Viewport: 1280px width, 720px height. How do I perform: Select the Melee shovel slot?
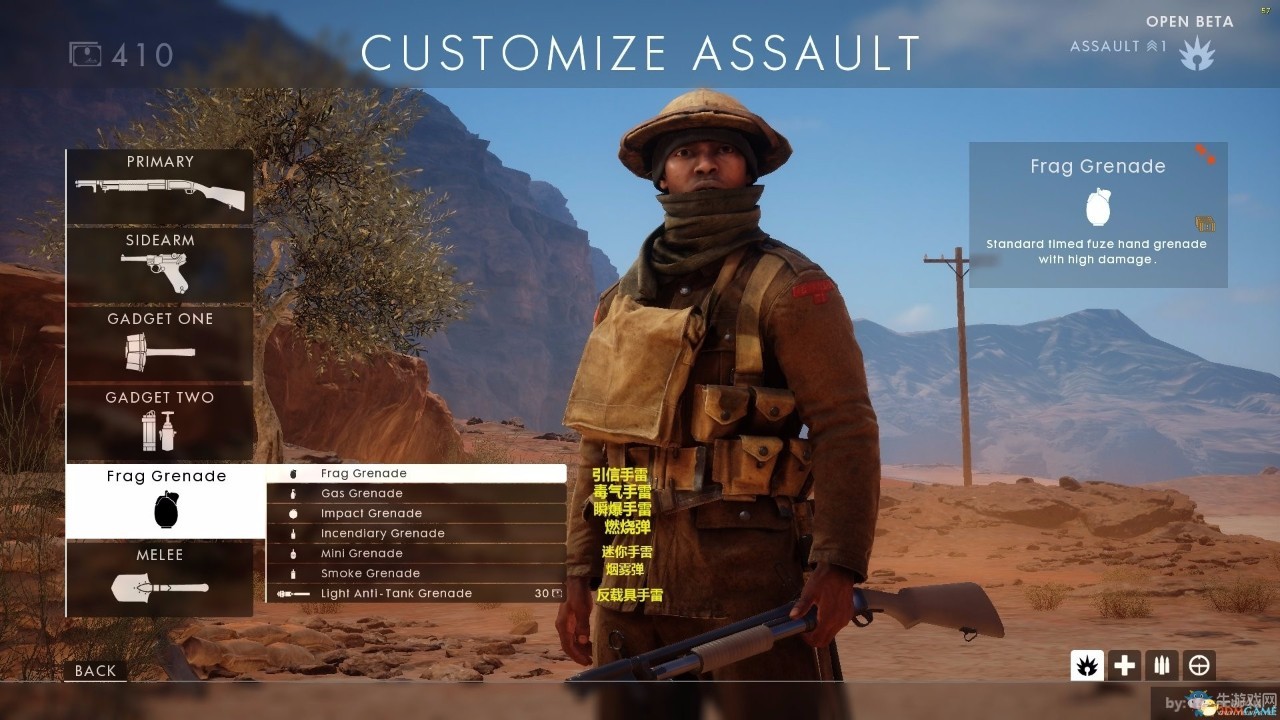[x=160, y=579]
